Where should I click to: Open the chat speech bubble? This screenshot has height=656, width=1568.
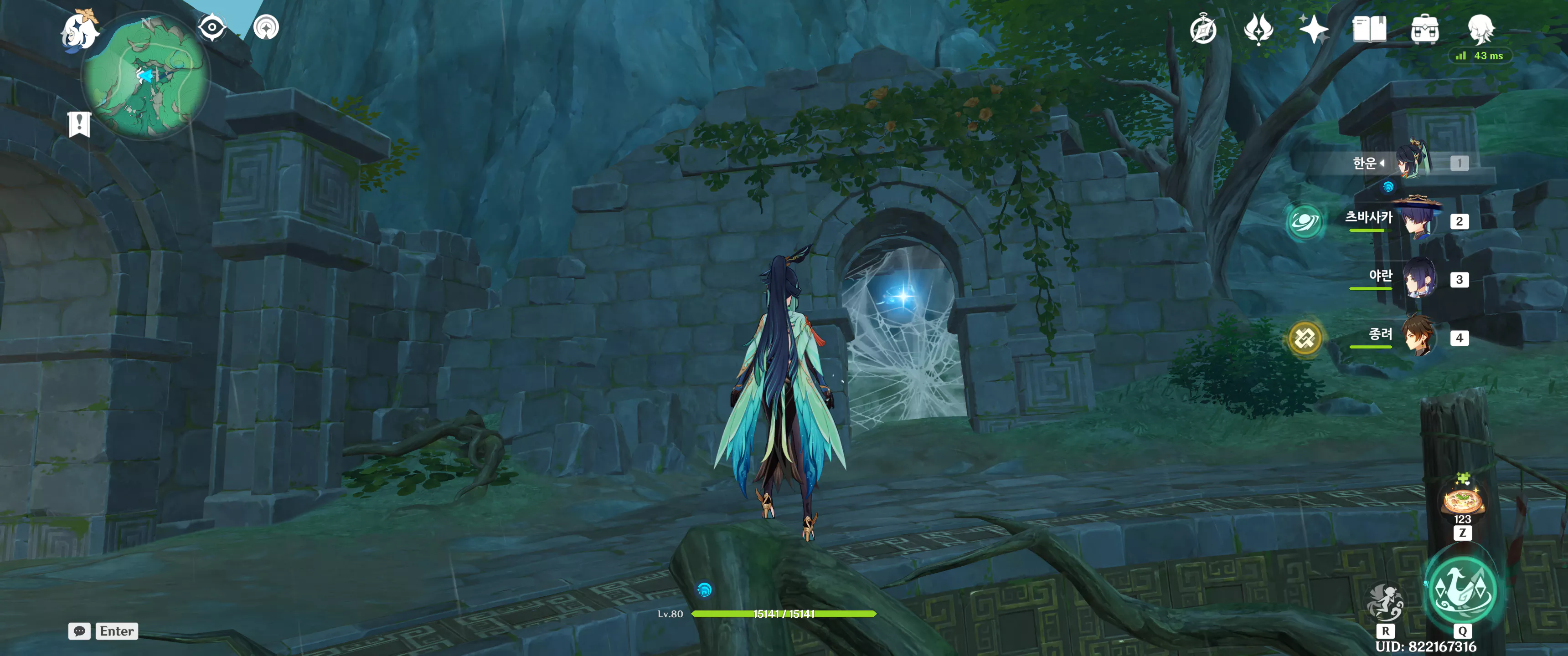click(80, 631)
